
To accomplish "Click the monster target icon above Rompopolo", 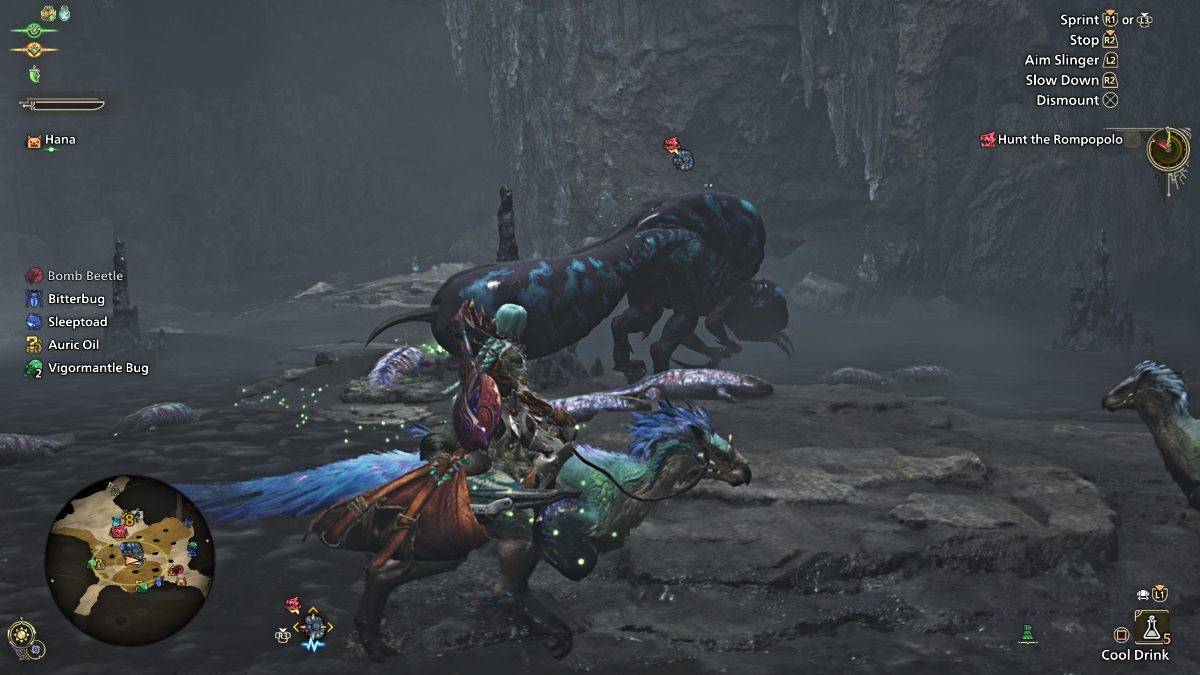I will (x=673, y=147).
